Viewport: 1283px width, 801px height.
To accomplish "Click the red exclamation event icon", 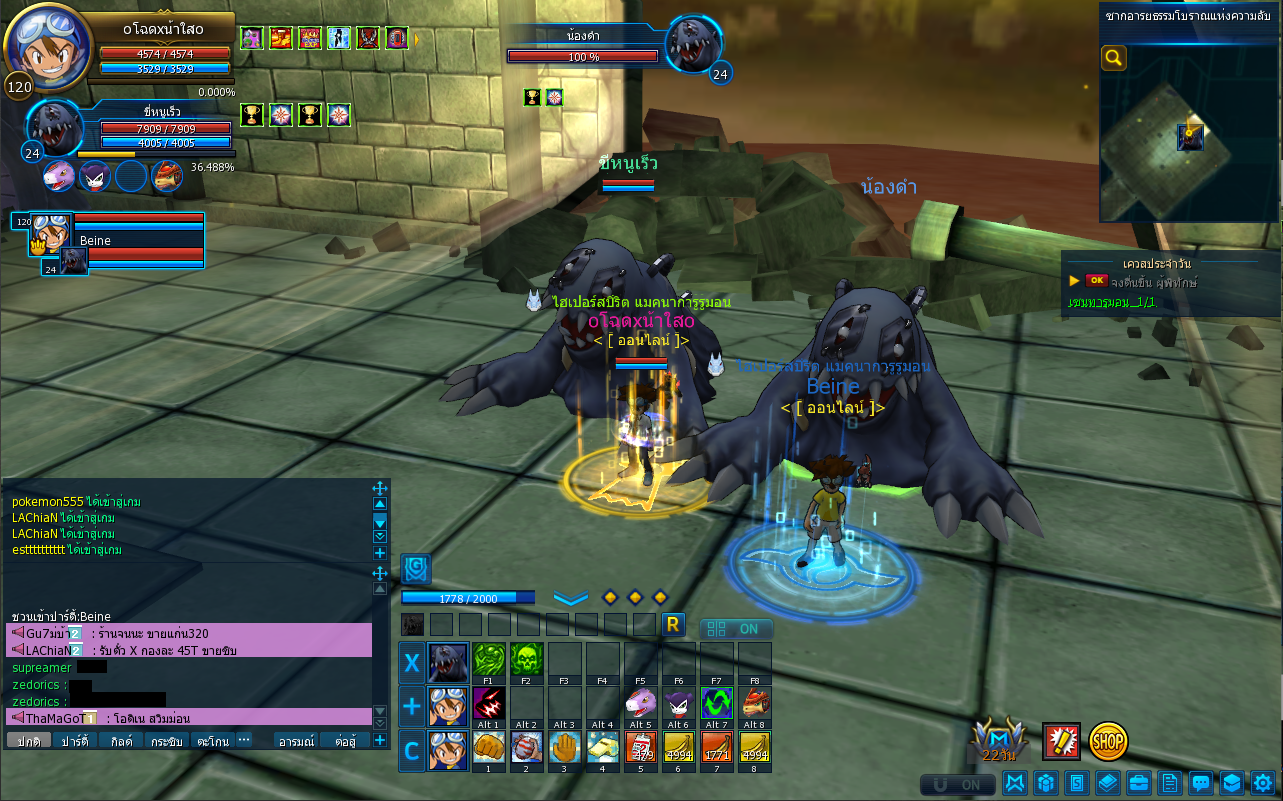I will [x=1061, y=741].
